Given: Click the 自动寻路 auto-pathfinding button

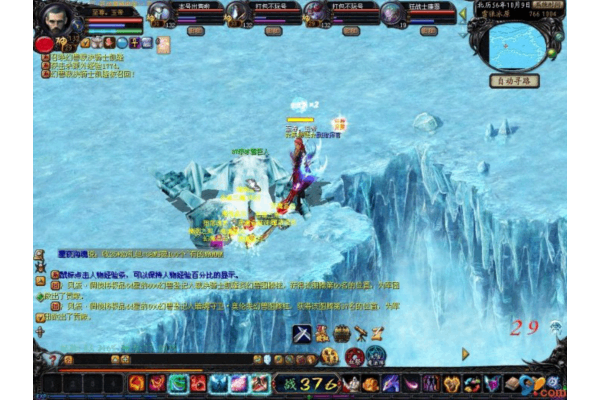Looking at the screenshot, I should point(514,80).
